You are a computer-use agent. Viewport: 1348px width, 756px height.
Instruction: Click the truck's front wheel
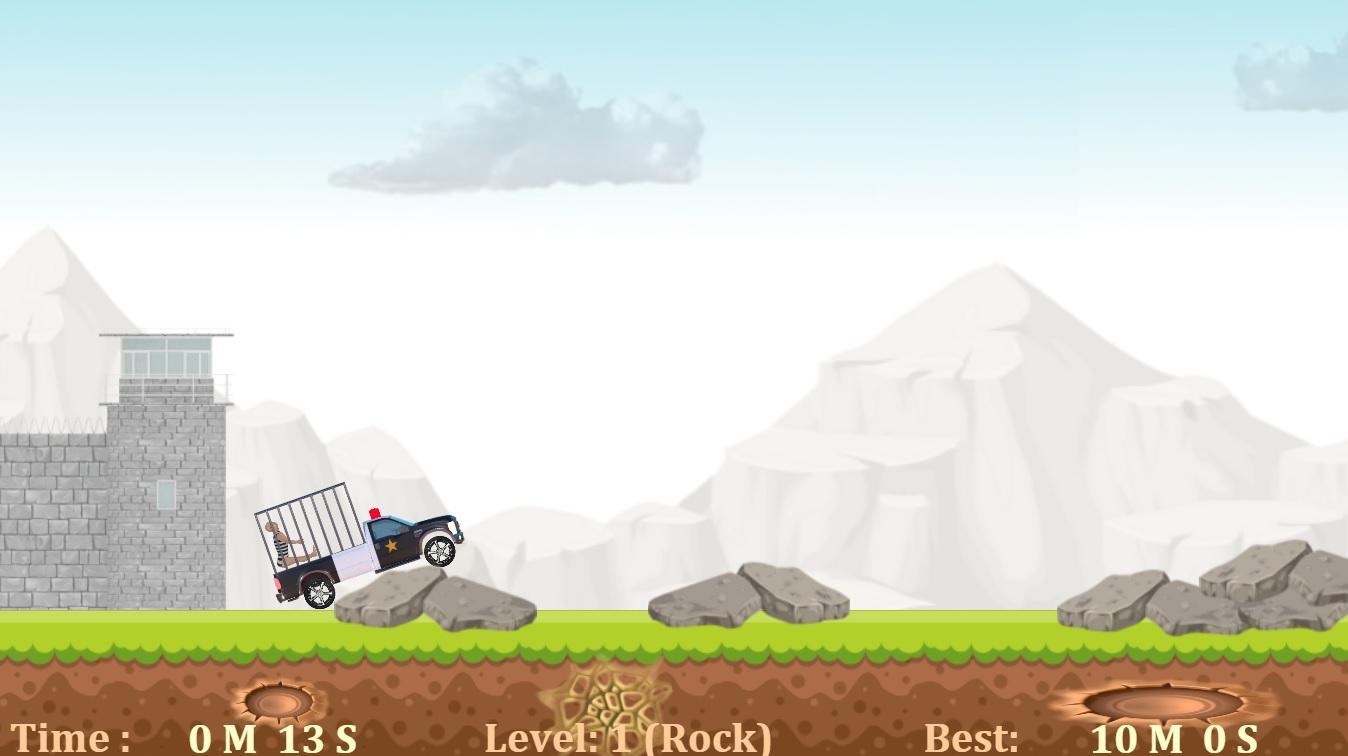438,550
